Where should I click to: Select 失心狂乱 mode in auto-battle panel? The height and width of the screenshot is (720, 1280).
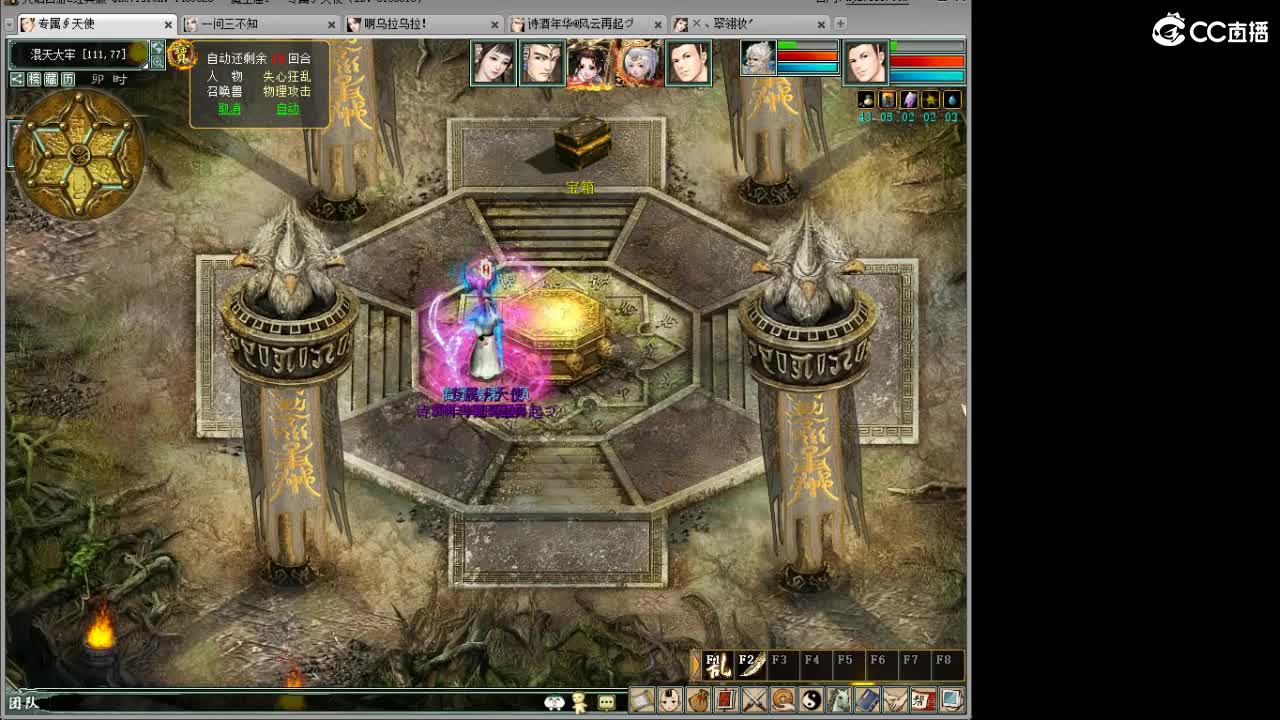(288, 76)
